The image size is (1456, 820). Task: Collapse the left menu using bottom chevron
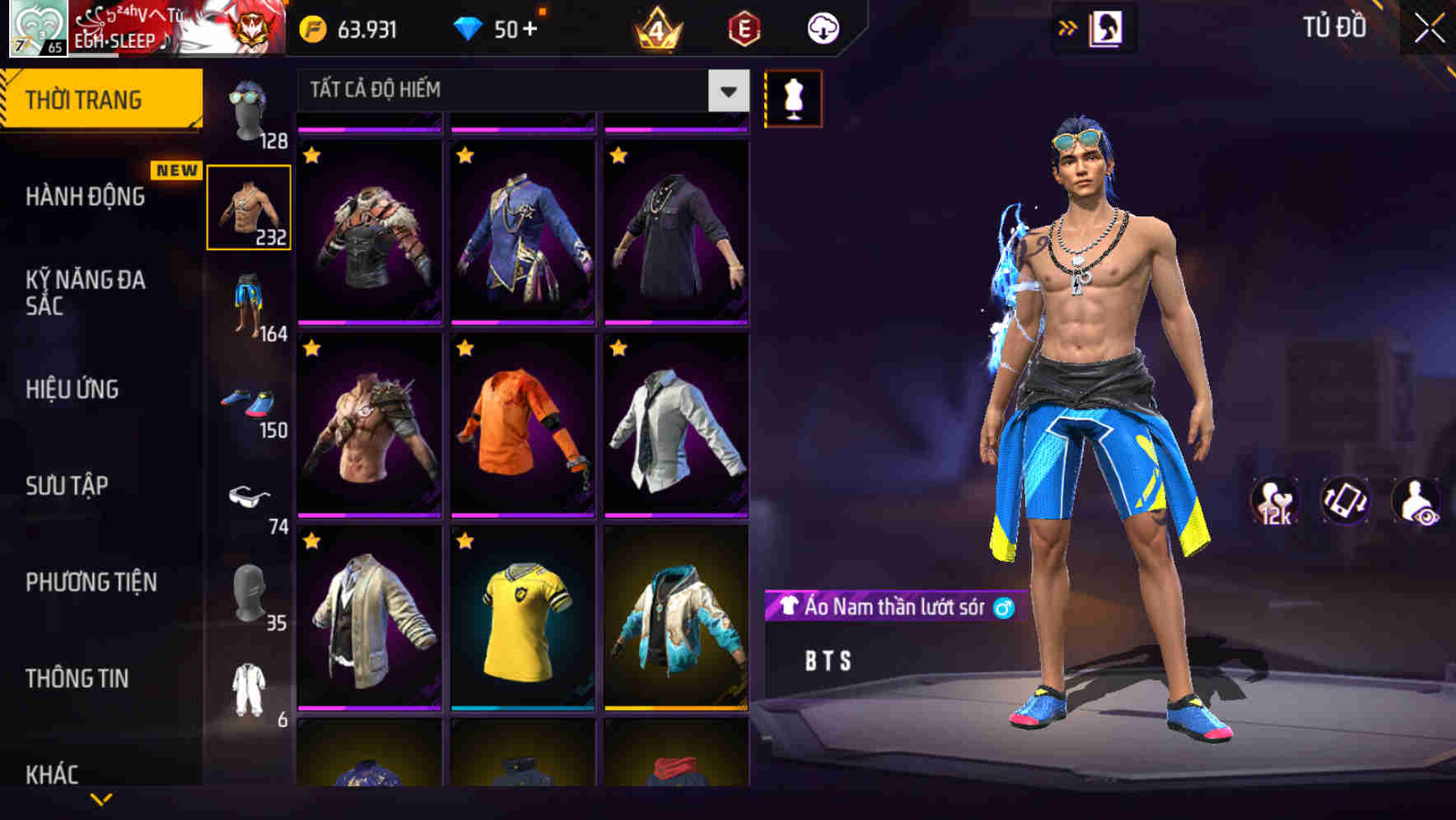(x=103, y=800)
